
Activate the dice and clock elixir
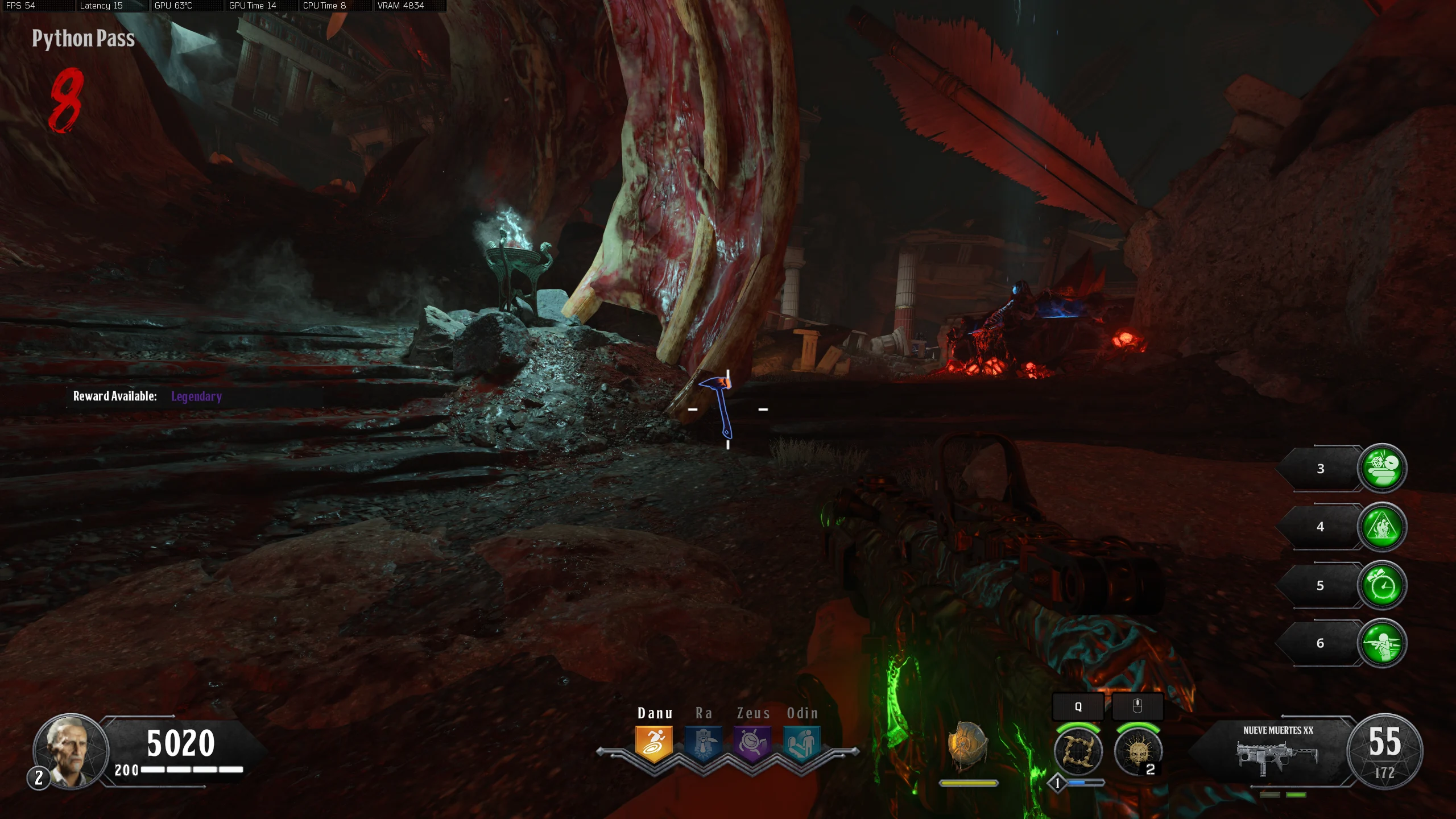click(1382, 468)
